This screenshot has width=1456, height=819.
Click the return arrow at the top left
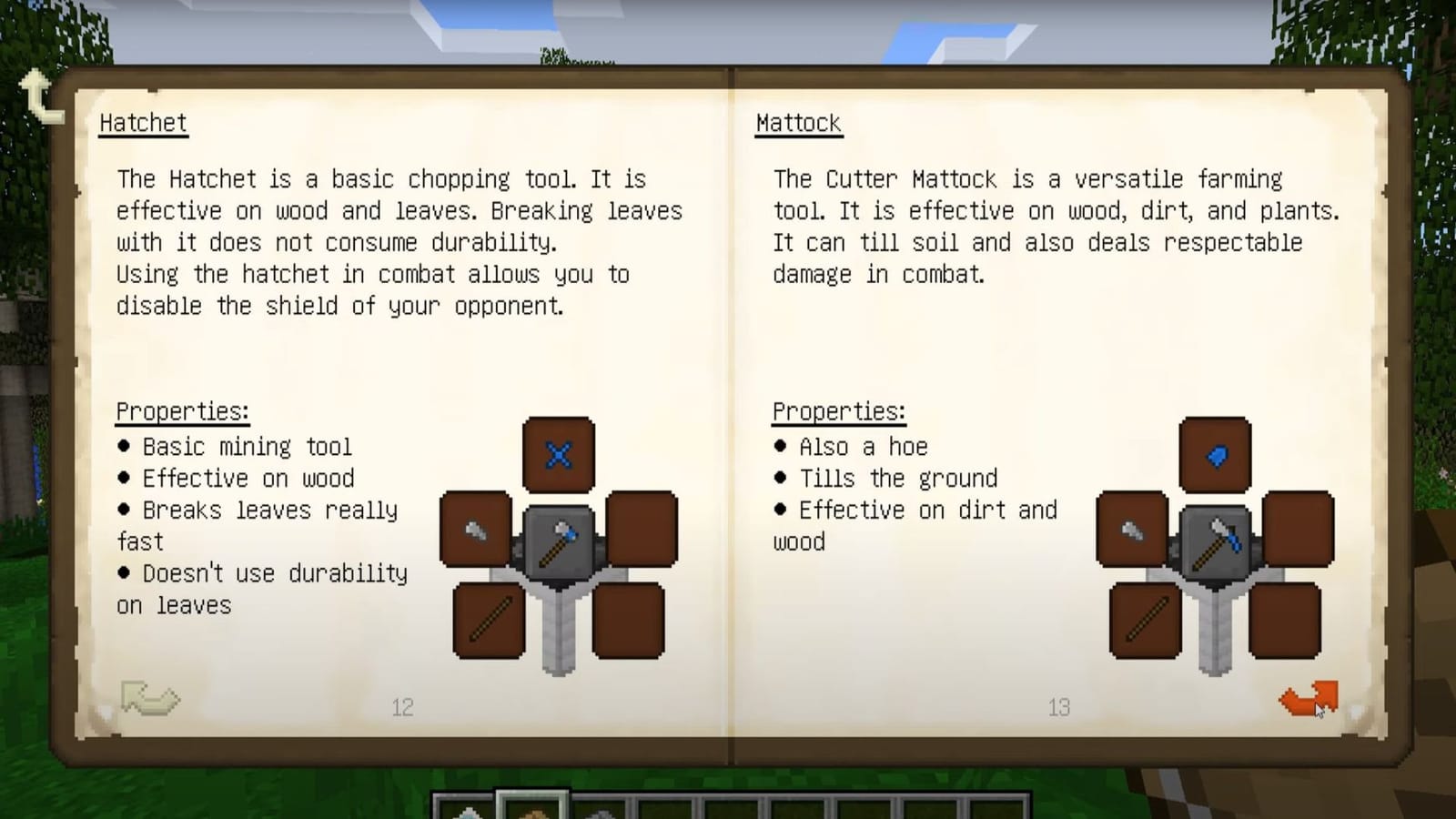pyautogui.click(x=41, y=94)
